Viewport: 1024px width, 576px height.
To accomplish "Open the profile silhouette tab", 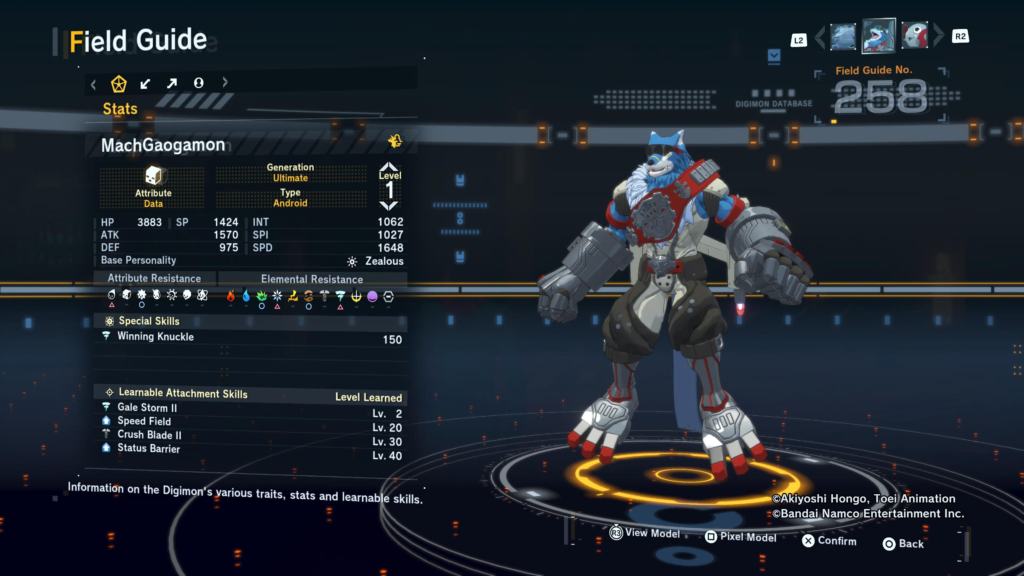I will (198, 83).
